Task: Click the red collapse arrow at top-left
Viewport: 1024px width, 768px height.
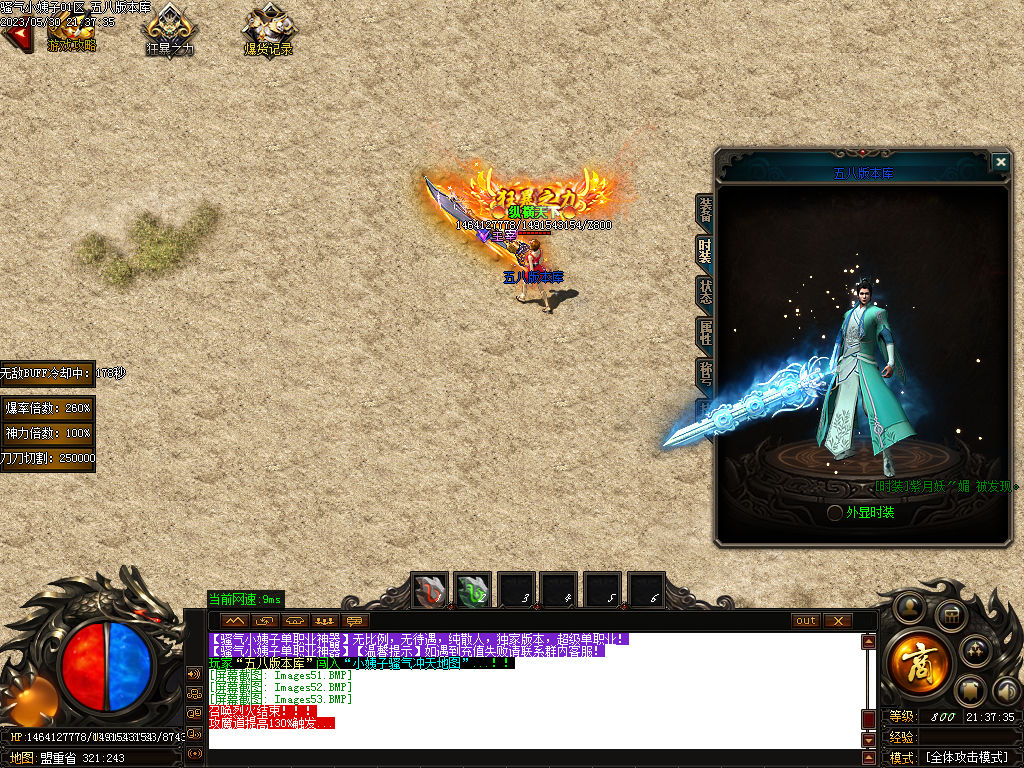Action: pyautogui.click(x=15, y=37)
